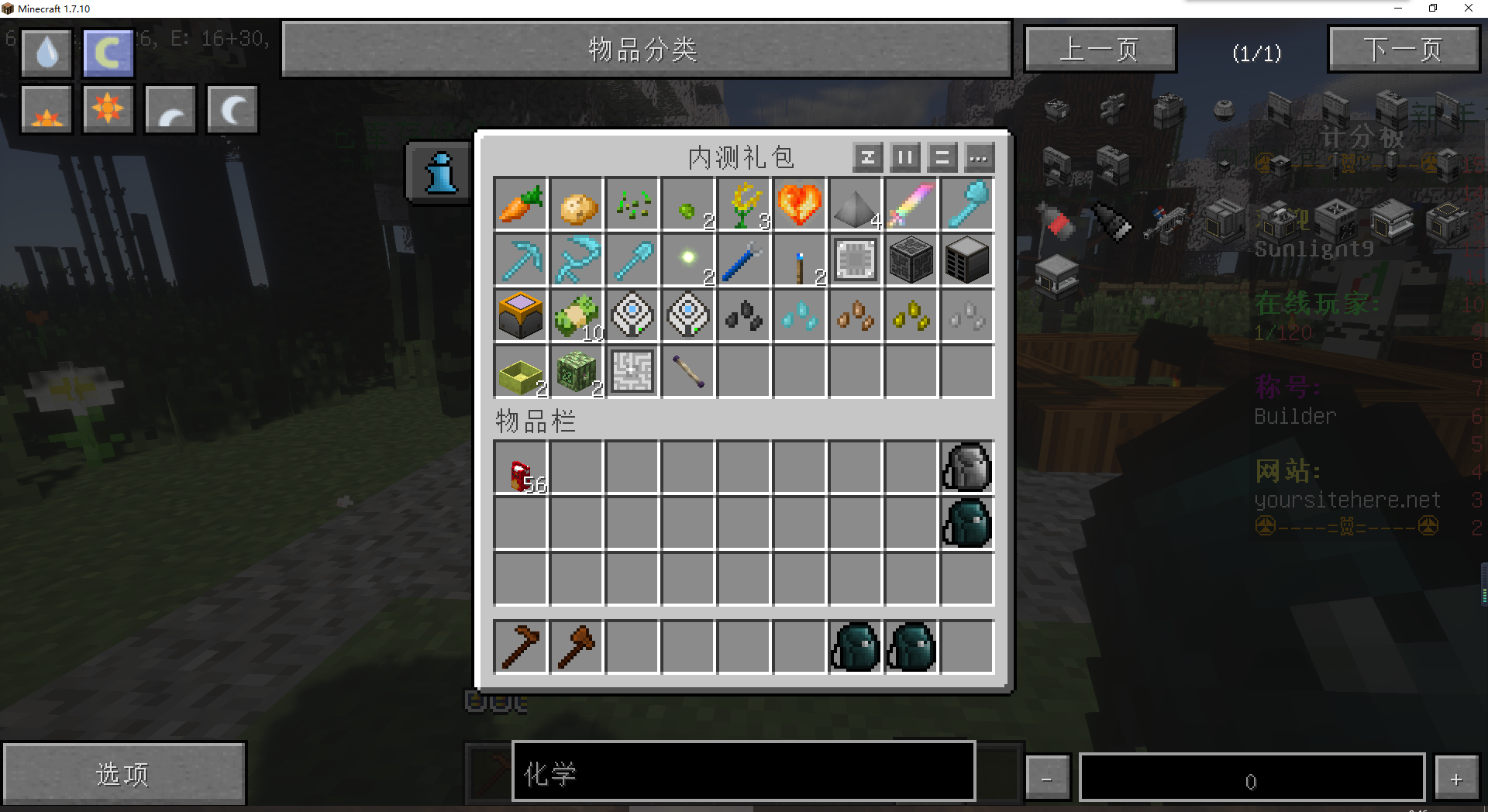
Task: Open the 物品分类 item category button
Action: pos(646,50)
